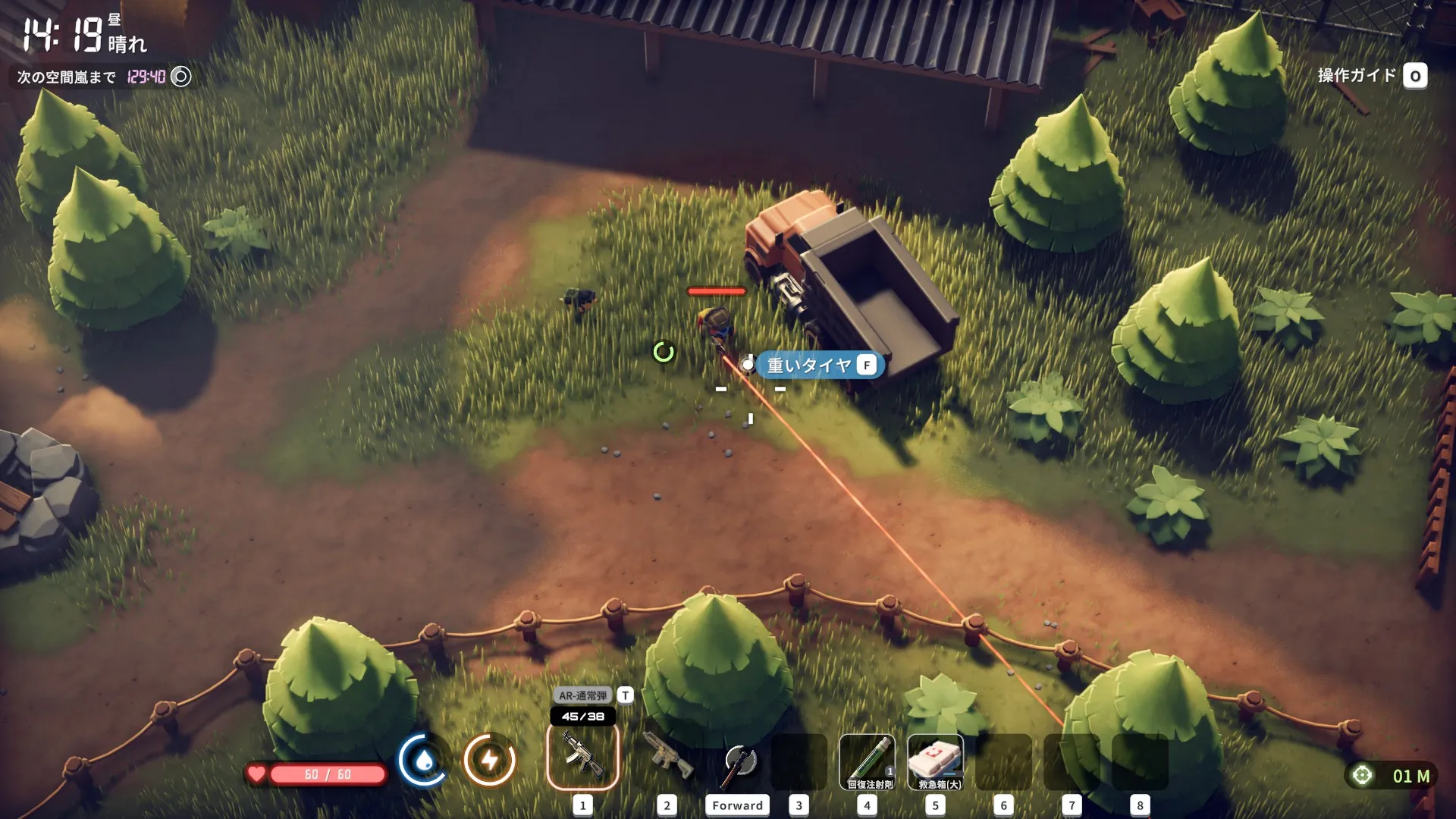Viewport: 1456px width, 819px height.
Task: Pick up the 重いタイヤ heavy tire prompt
Action: click(819, 366)
